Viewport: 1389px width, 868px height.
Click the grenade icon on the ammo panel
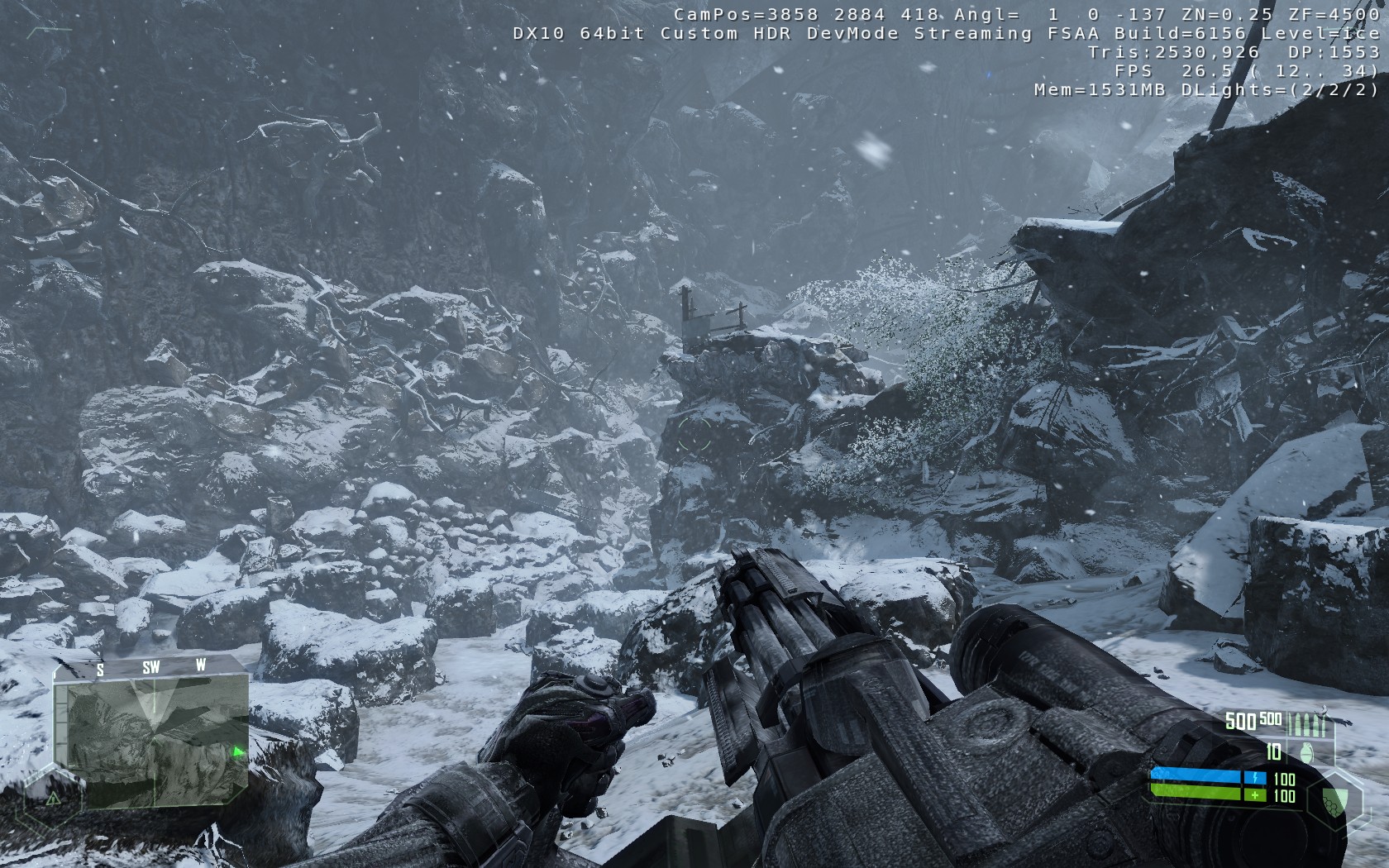pyautogui.click(x=1308, y=752)
